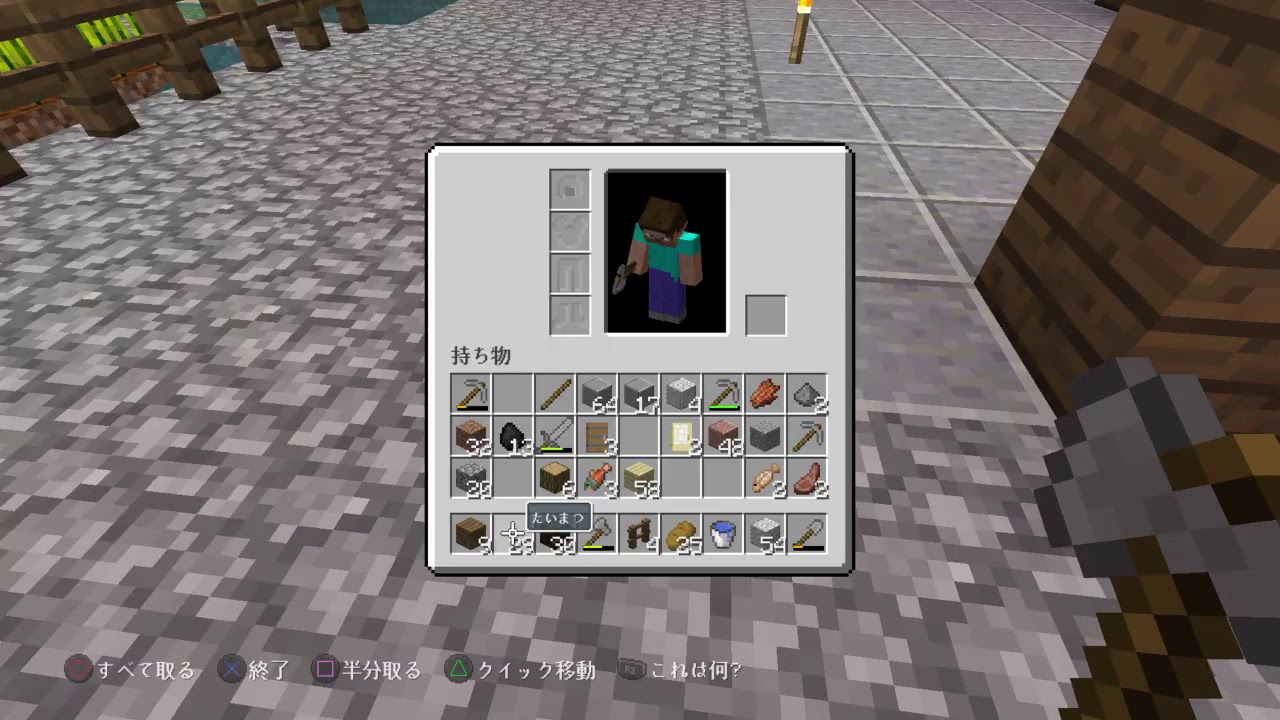
Task: Click the empty helmet armor slot
Action: coord(569,188)
